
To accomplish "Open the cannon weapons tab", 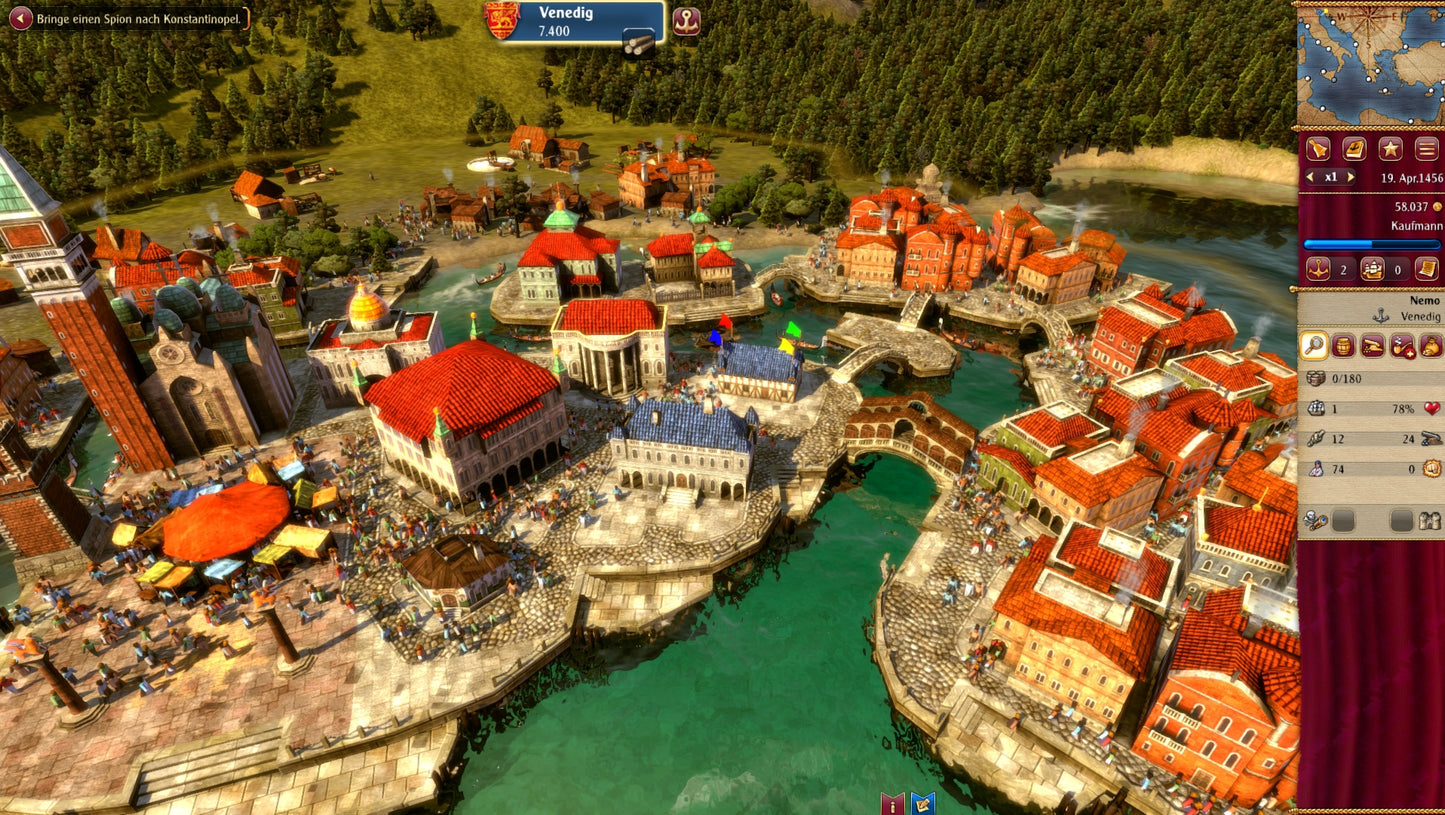I will click(x=1372, y=346).
